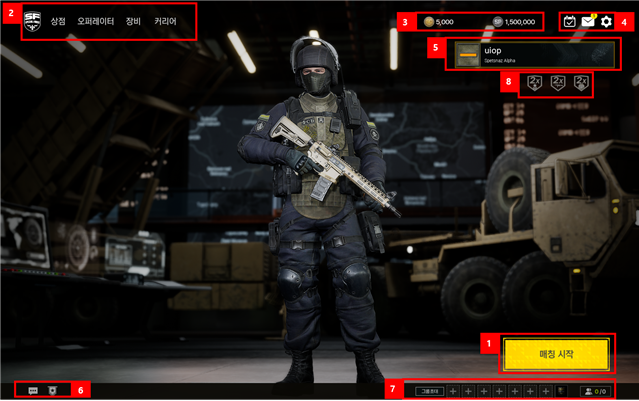
Task: Open the calendar checklist icon
Action: pyautogui.click(x=569, y=21)
